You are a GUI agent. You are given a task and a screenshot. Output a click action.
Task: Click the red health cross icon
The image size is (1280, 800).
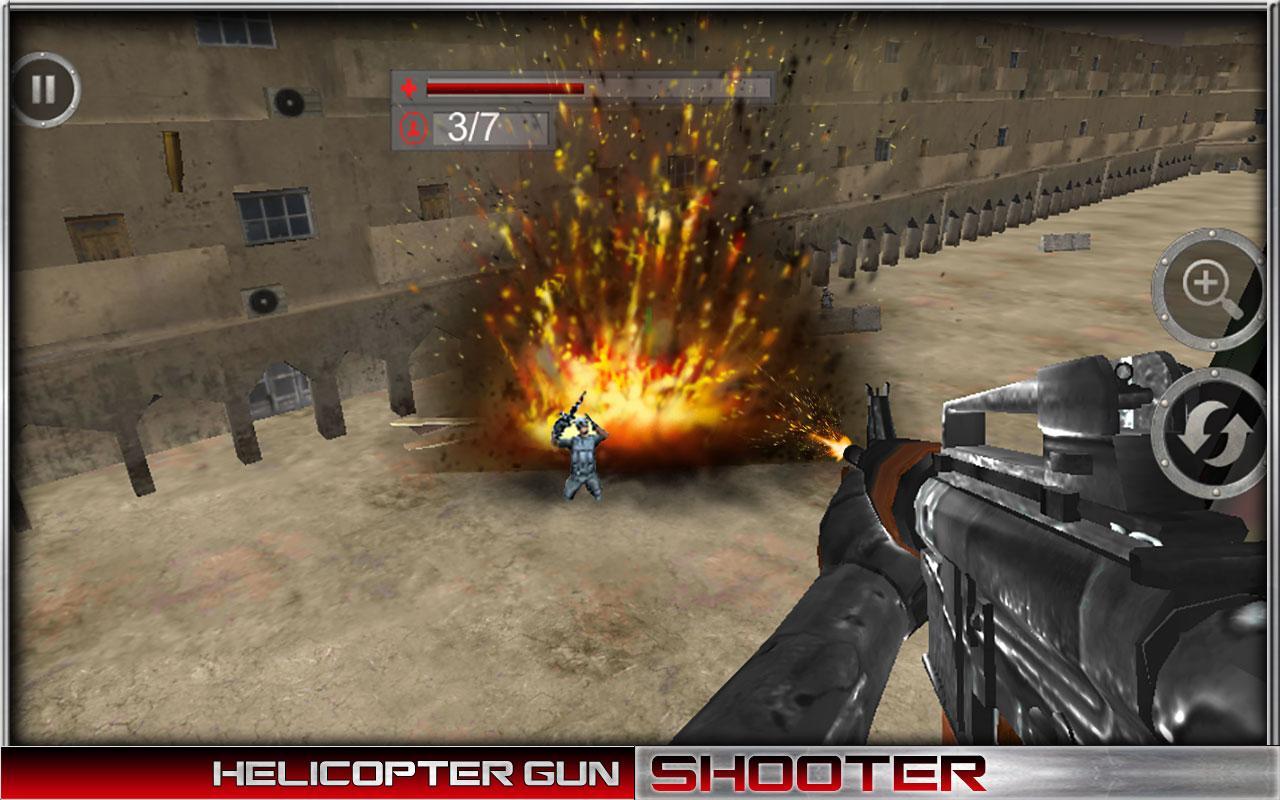(409, 88)
